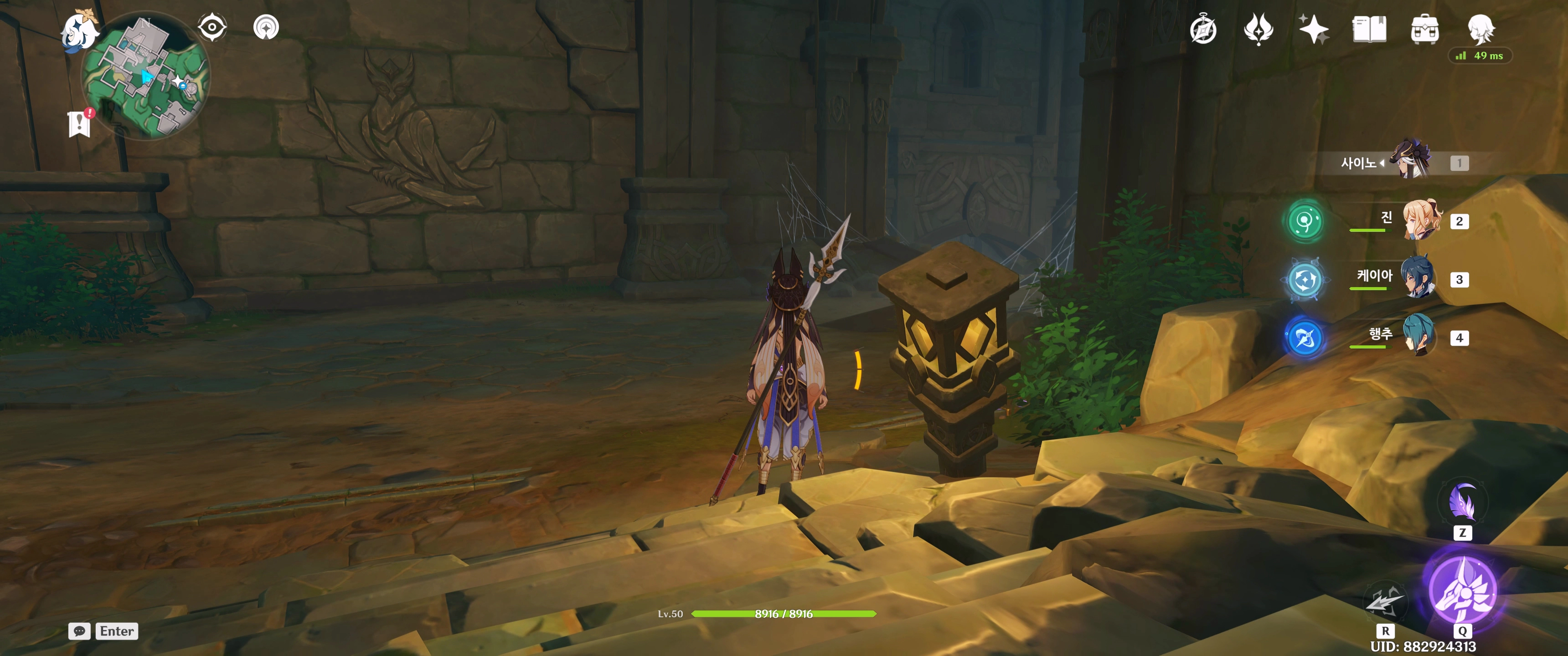Open the inventory backpack icon
This screenshot has width=1568, height=656.
pos(1424,30)
